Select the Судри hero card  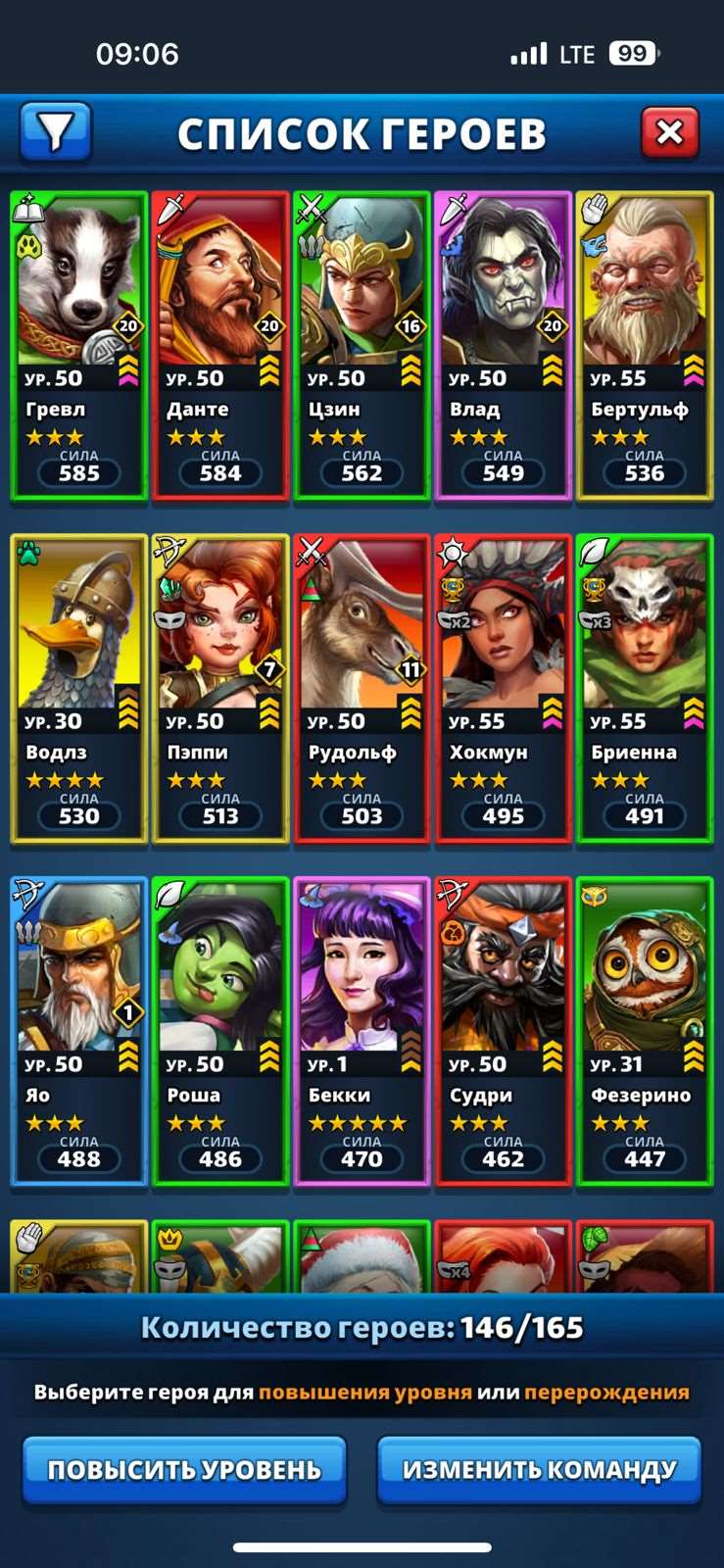click(x=503, y=1032)
